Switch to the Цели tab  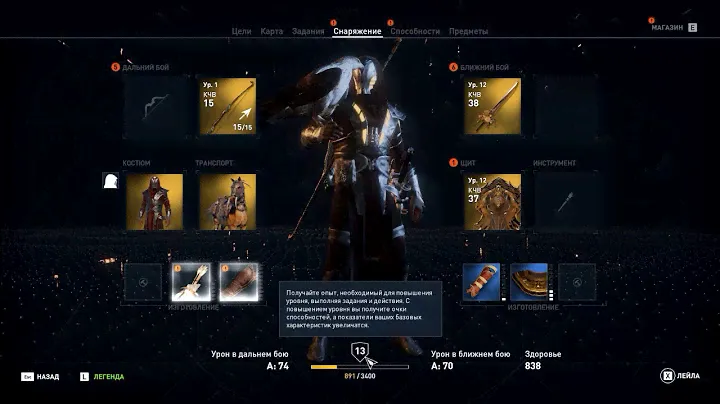241,31
